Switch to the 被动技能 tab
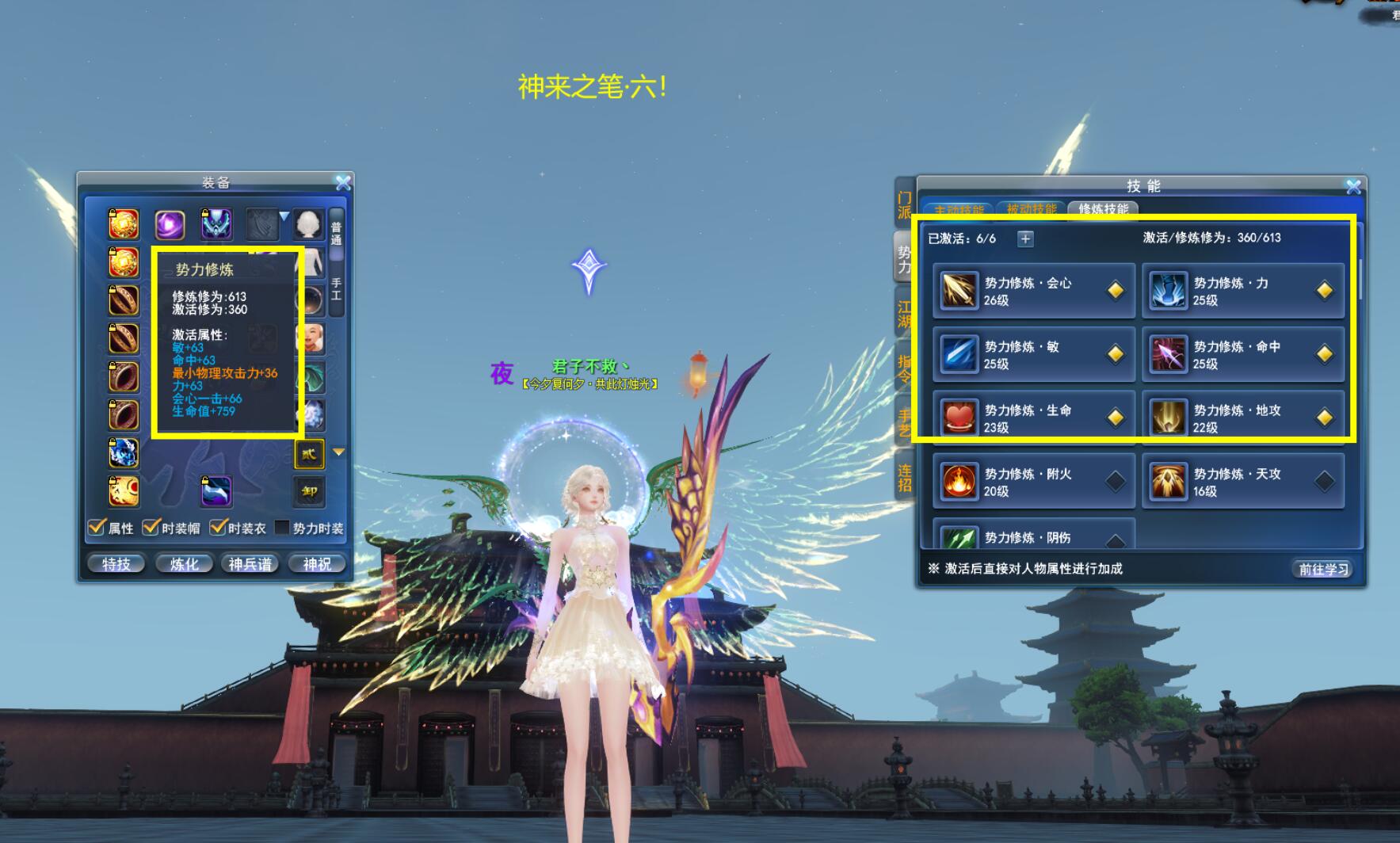 pos(1031,210)
